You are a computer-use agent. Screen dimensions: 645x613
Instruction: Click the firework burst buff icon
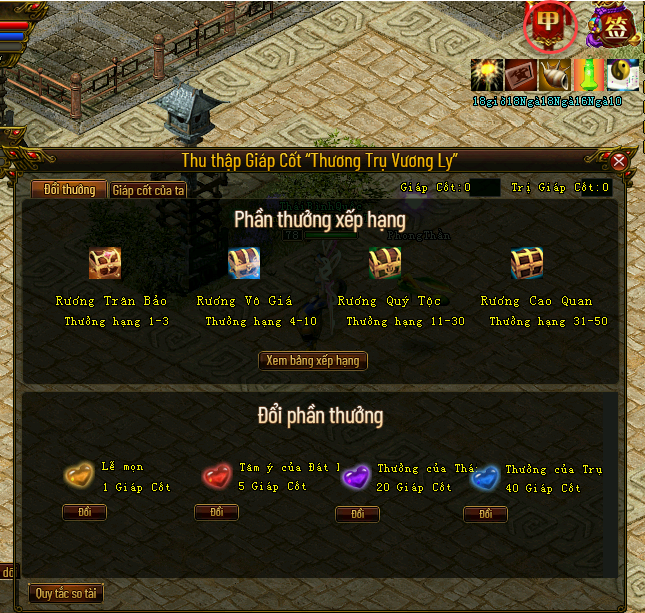click(488, 76)
